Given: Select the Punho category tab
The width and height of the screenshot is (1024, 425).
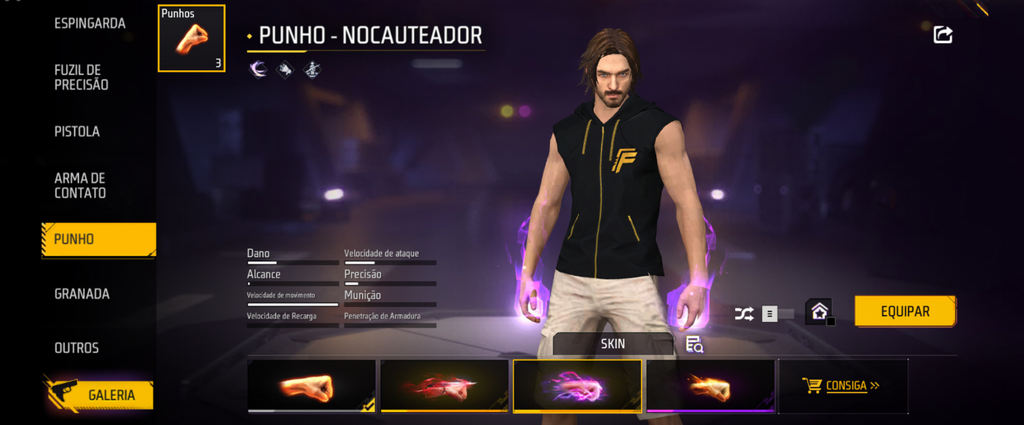Looking at the screenshot, I should [x=98, y=240].
